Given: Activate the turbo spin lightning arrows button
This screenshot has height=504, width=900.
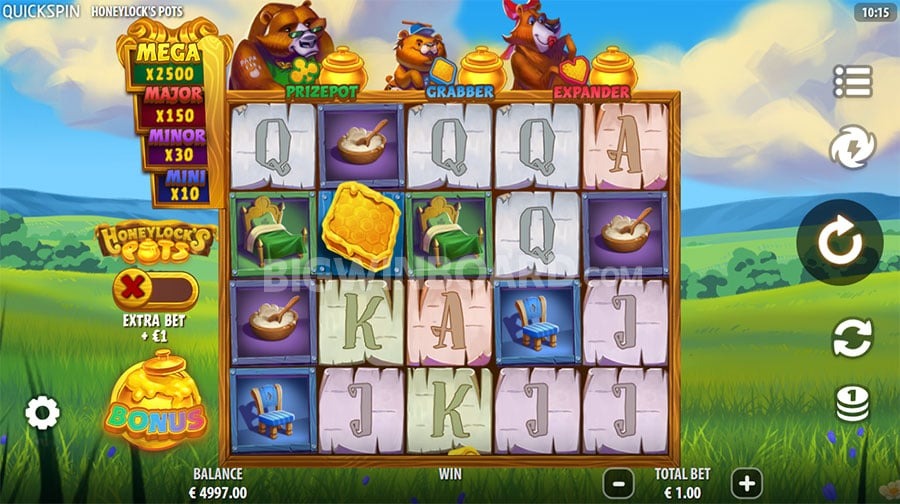Looking at the screenshot, I should point(852,150).
